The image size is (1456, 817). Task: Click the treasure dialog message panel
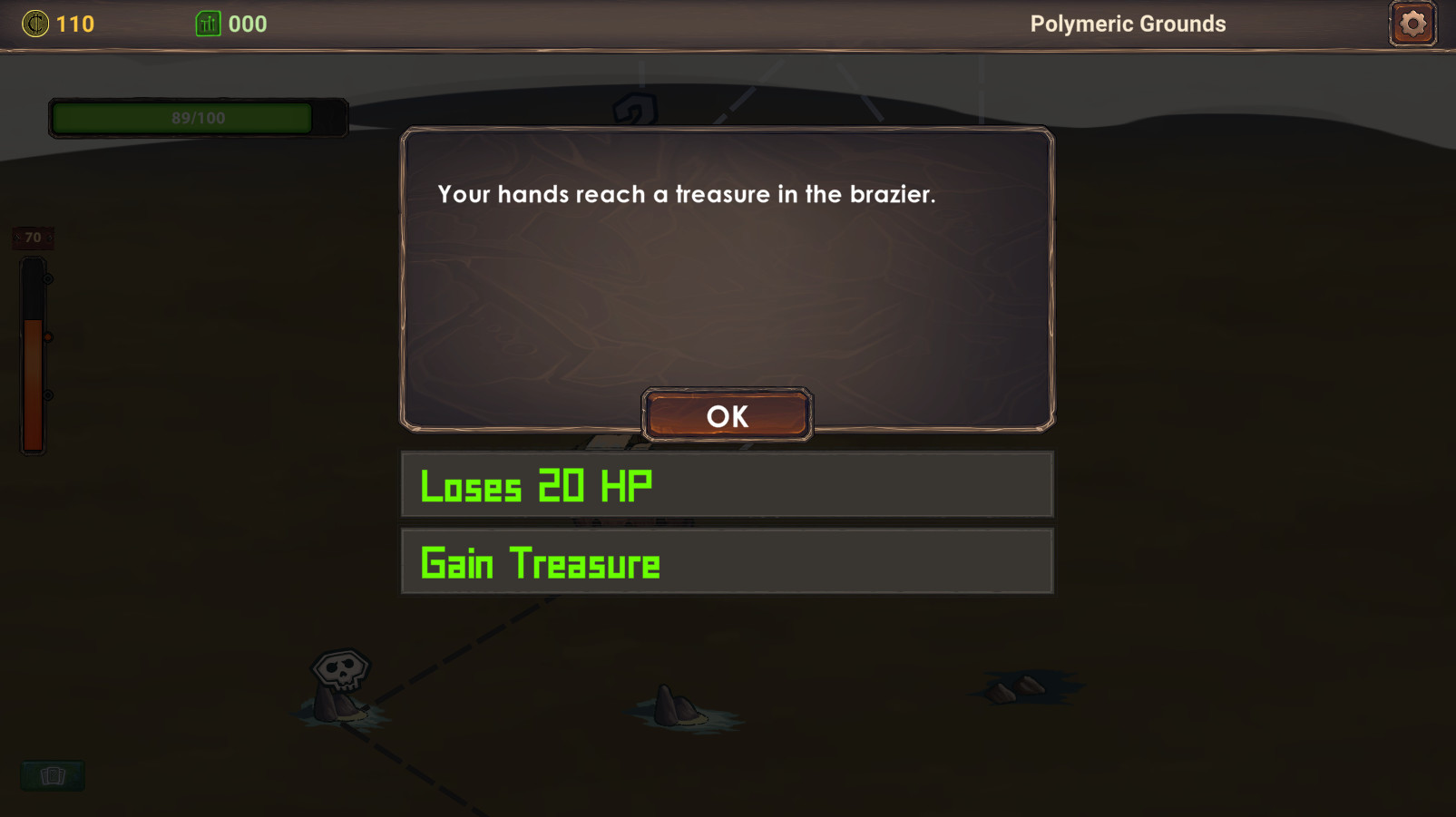pyautogui.click(x=726, y=272)
